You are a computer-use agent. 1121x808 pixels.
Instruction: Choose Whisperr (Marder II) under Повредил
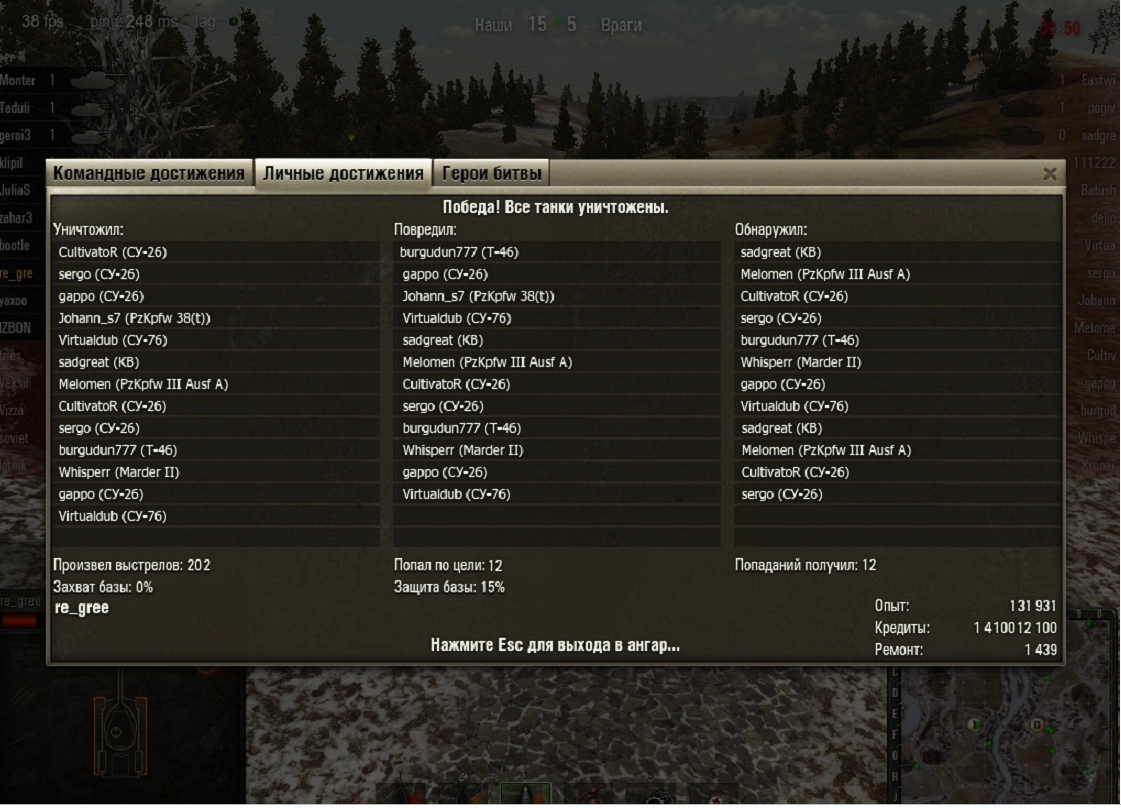[463, 450]
